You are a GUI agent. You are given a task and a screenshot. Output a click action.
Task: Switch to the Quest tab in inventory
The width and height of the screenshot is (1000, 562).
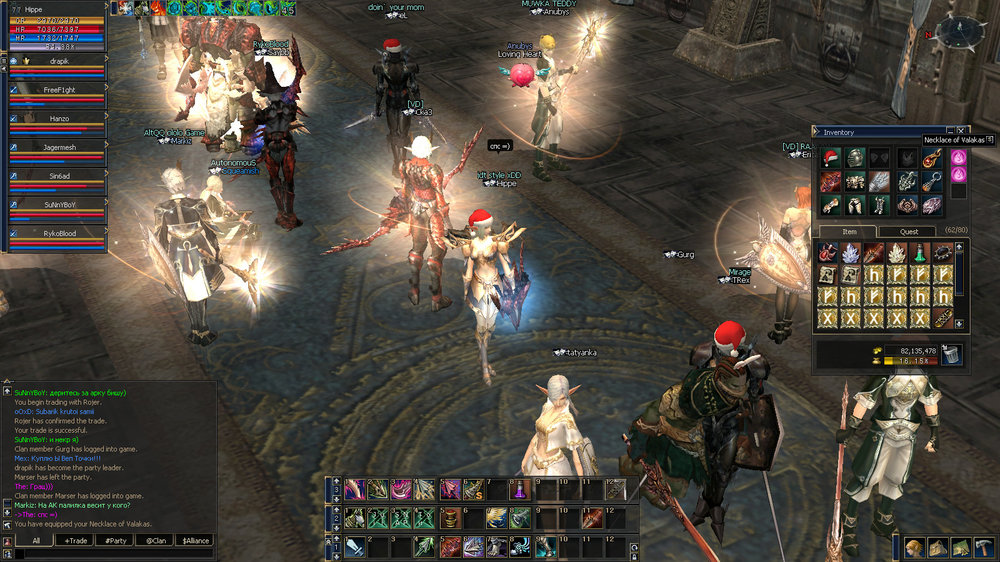908,231
